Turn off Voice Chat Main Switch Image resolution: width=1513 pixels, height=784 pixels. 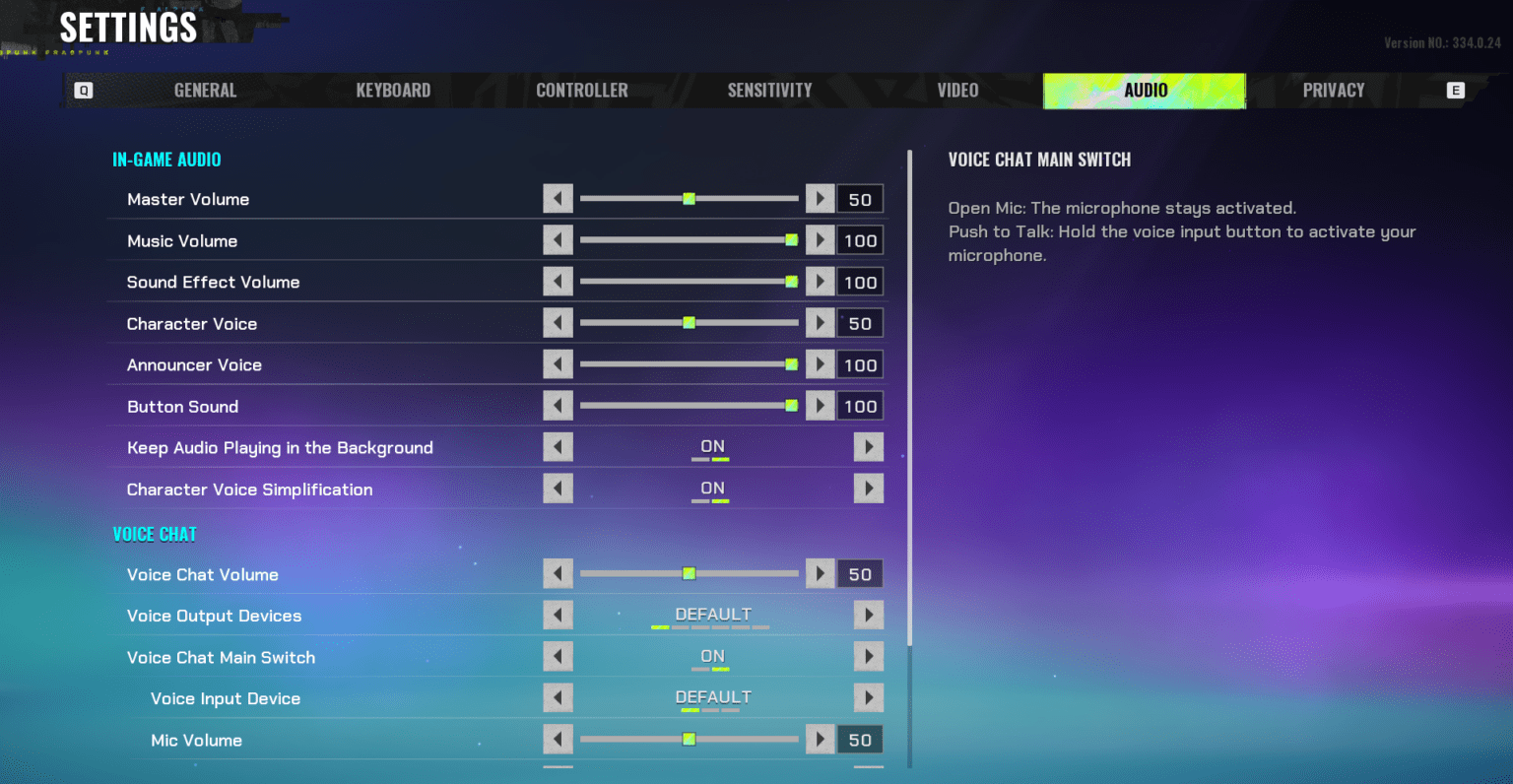pyautogui.click(x=868, y=656)
